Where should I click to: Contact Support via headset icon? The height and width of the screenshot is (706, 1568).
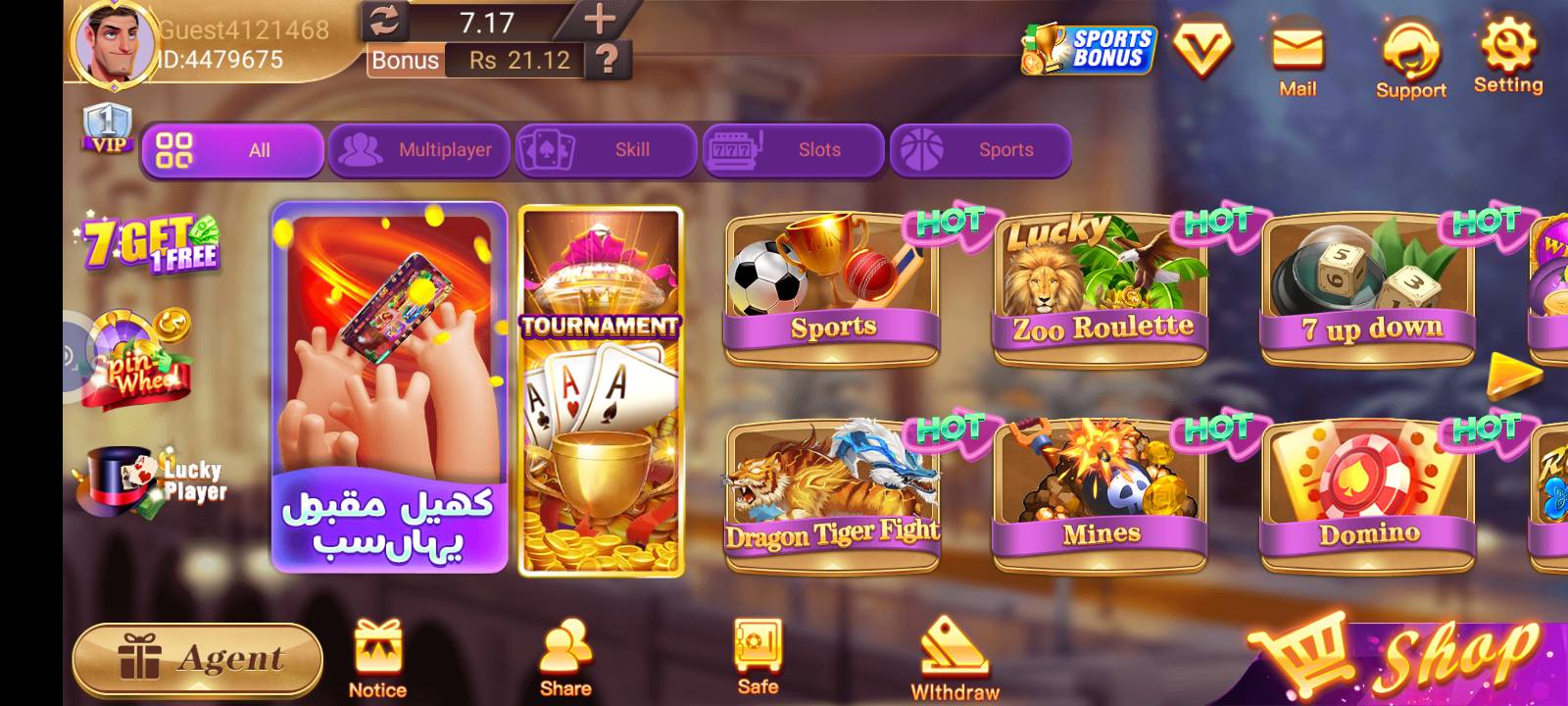pyautogui.click(x=1411, y=49)
